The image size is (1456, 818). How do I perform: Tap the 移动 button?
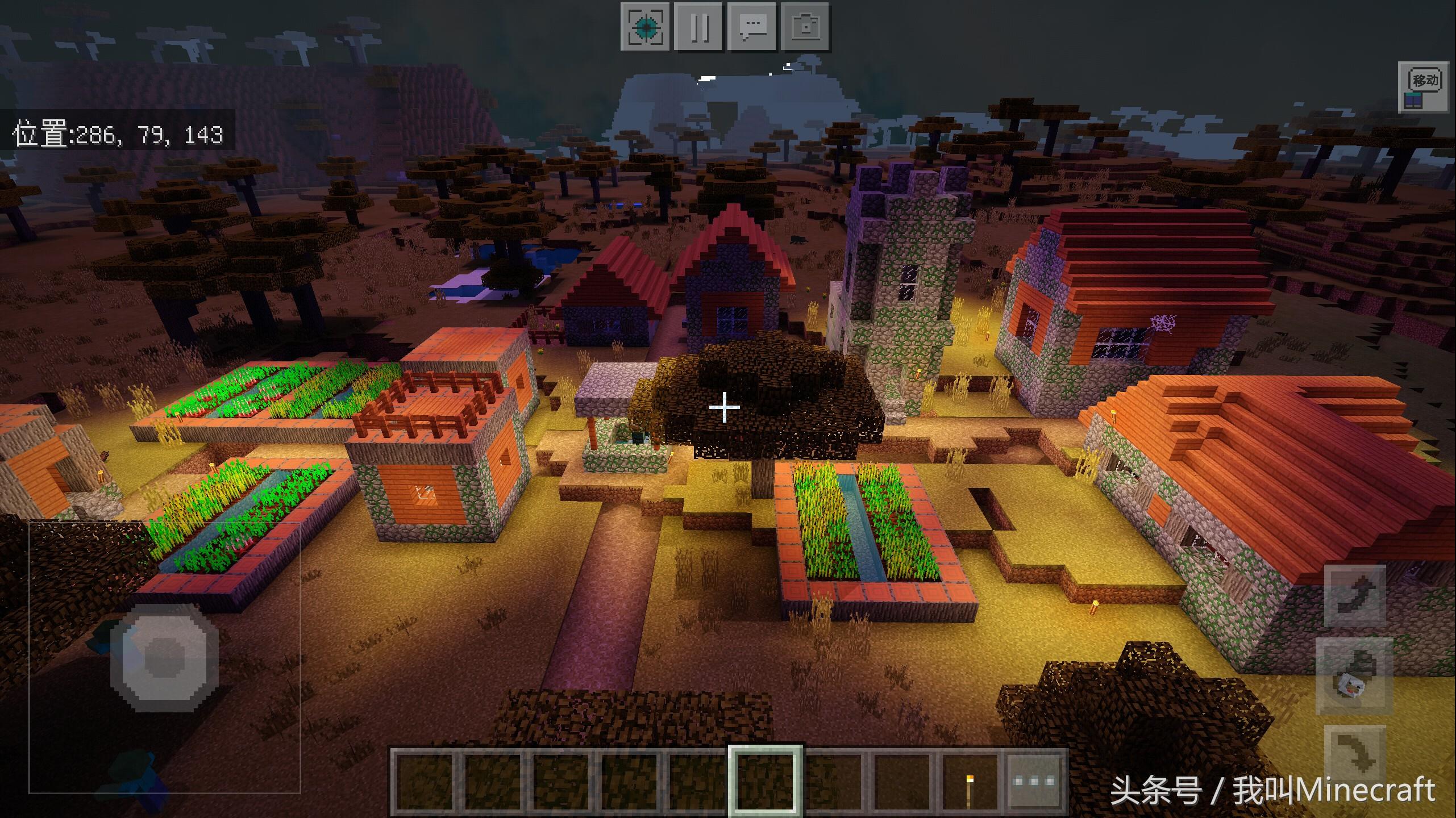click(x=1422, y=88)
